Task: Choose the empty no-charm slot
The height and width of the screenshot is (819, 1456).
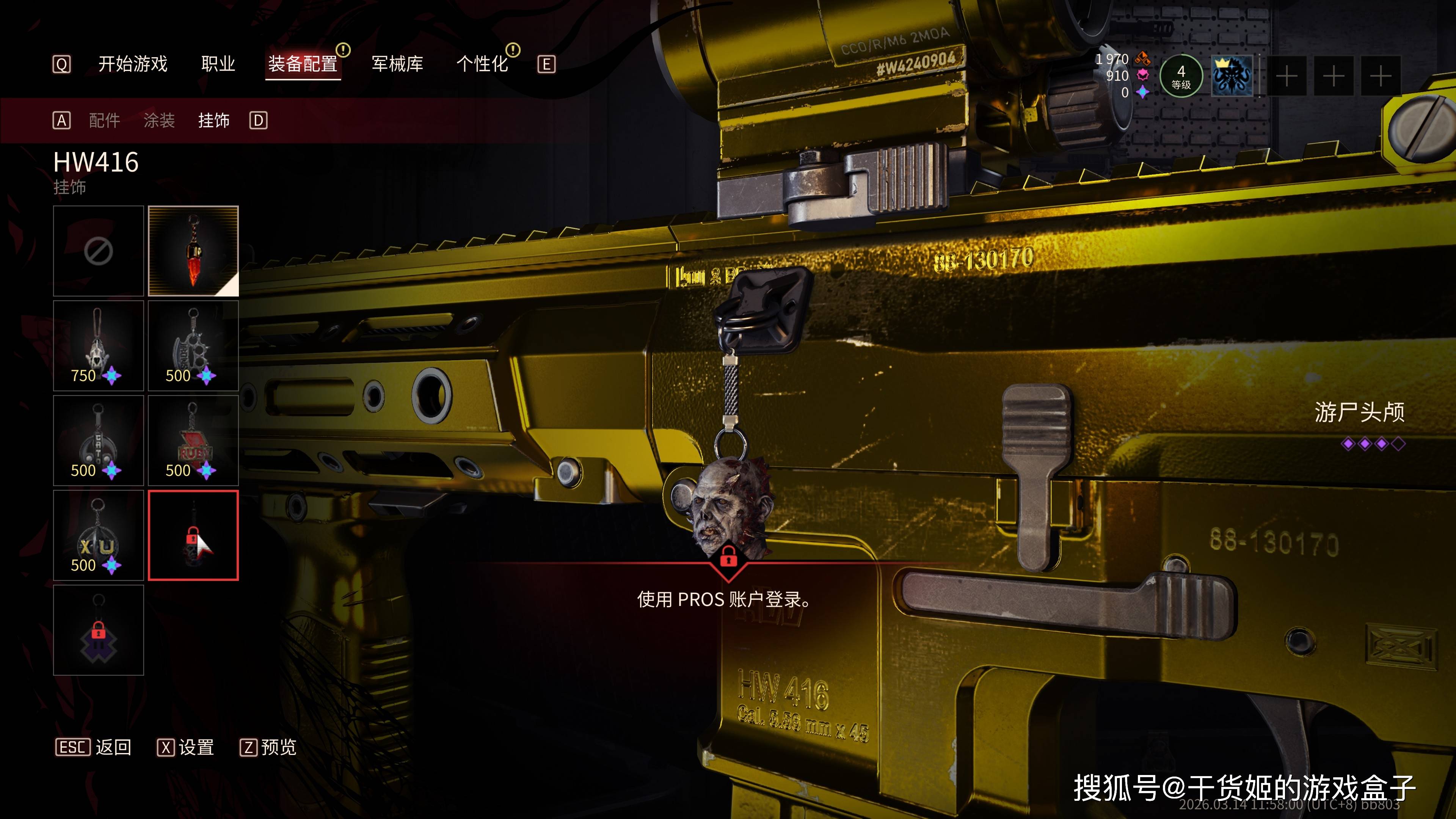Action: click(x=98, y=251)
